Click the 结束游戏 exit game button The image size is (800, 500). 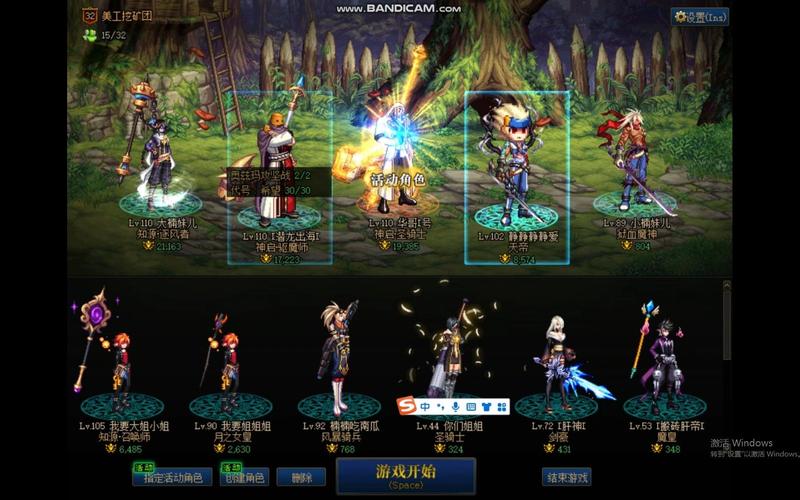click(566, 477)
